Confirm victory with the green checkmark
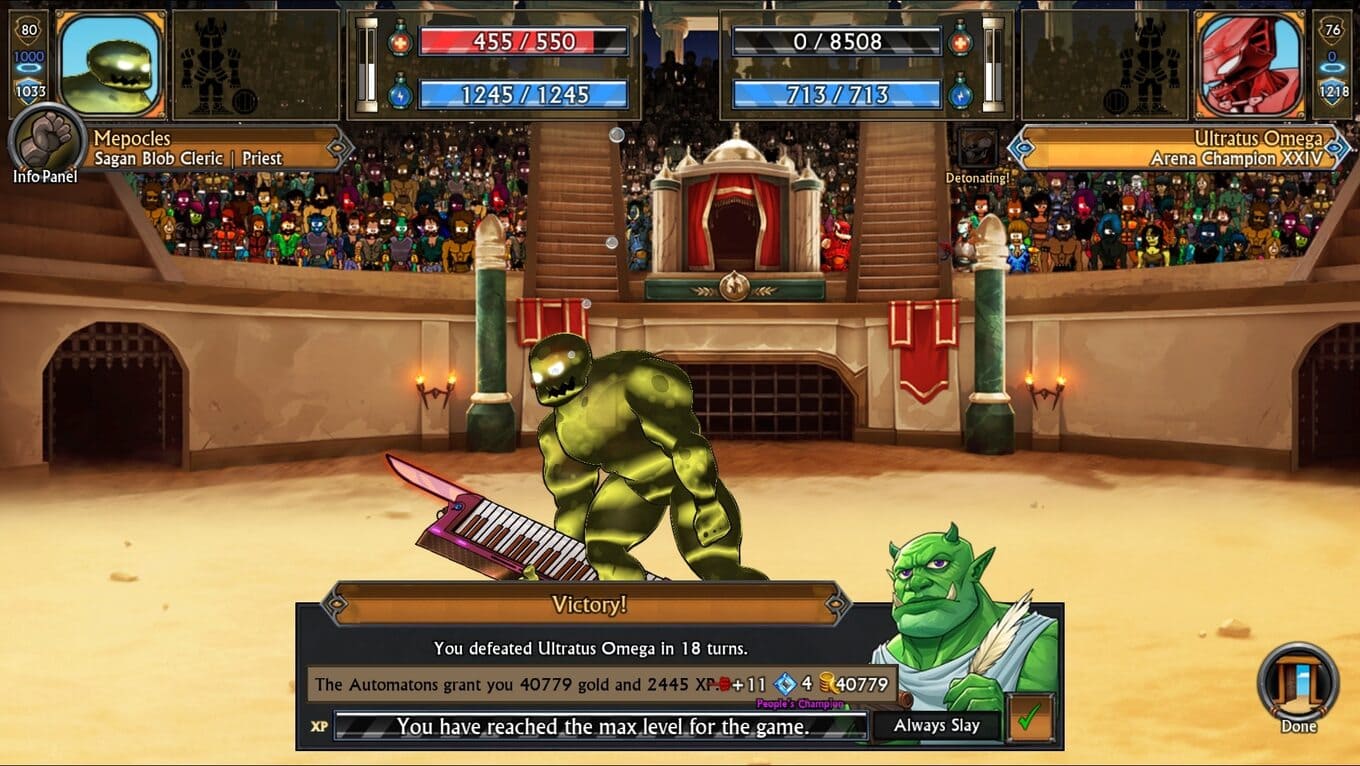This screenshot has height=766, width=1360. tap(1029, 717)
